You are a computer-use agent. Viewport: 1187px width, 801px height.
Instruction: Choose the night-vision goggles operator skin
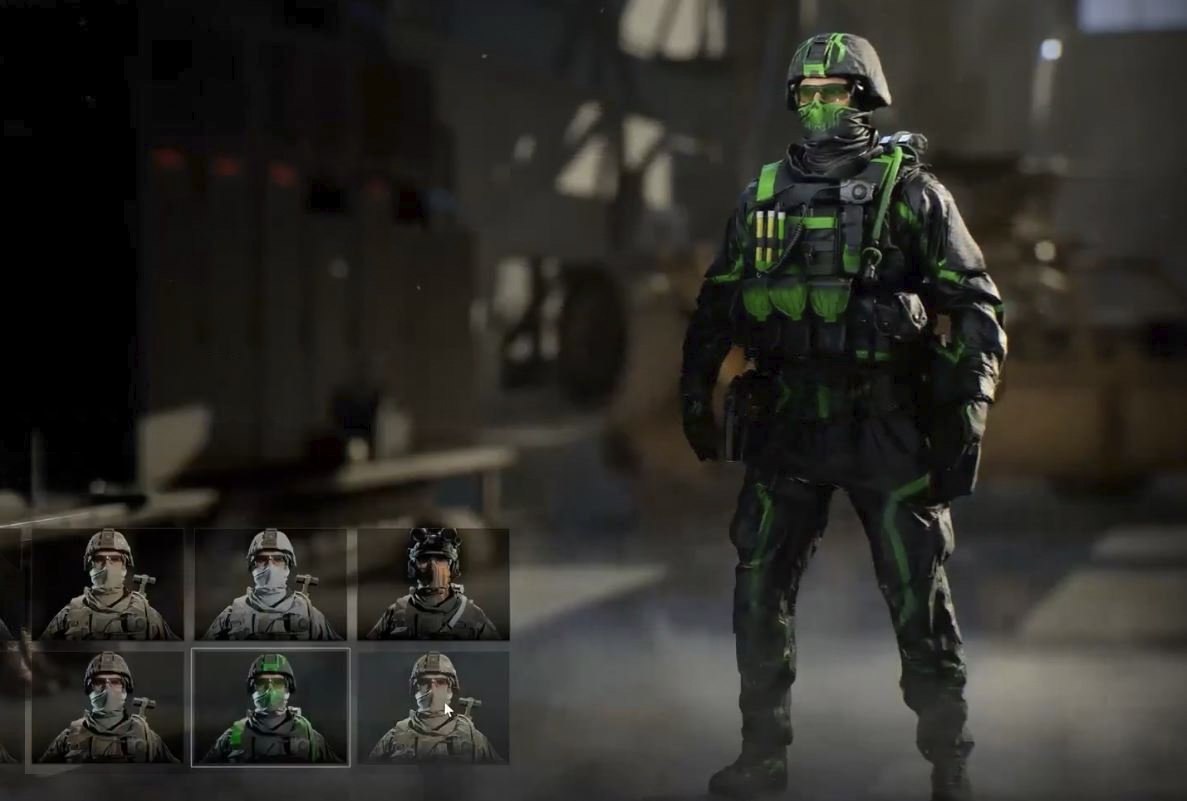pyautogui.click(x=433, y=584)
